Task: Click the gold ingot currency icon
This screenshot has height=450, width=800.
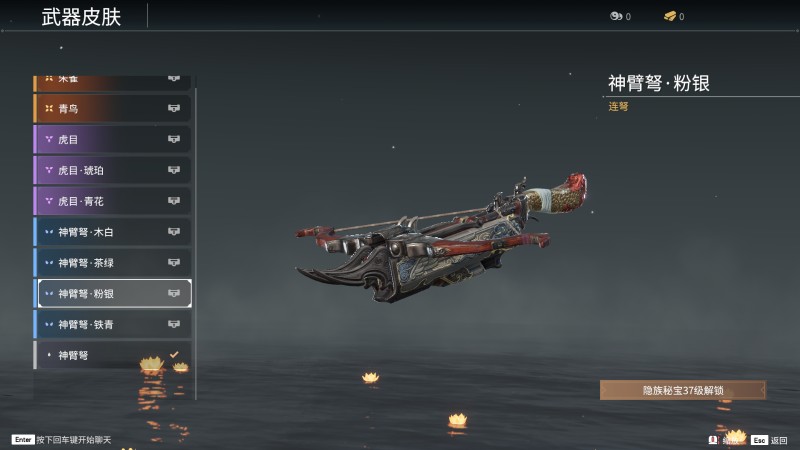Action: pyautogui.click(x=669, y=16)
